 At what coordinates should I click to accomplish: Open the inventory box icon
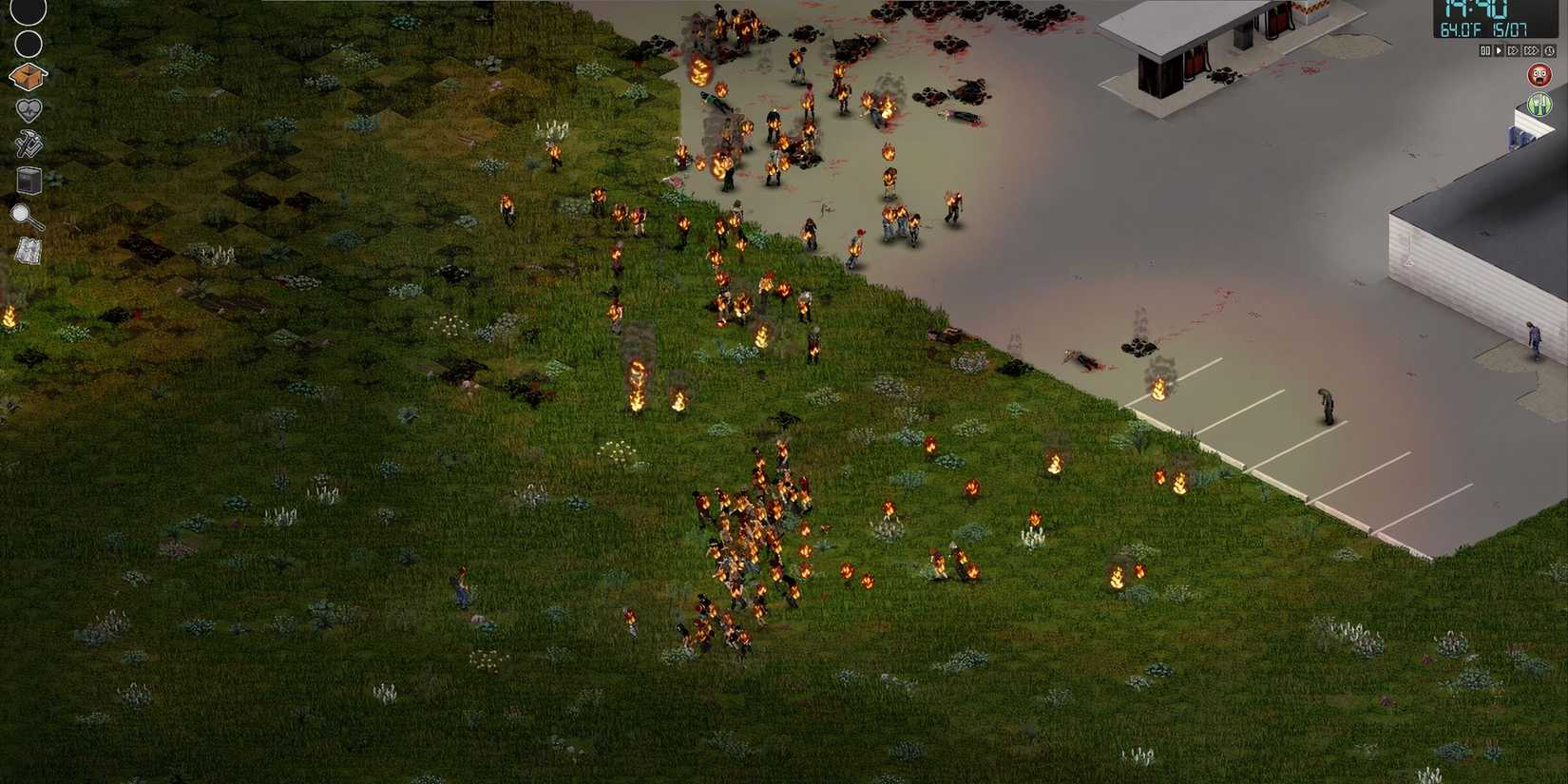click(29, 78)
